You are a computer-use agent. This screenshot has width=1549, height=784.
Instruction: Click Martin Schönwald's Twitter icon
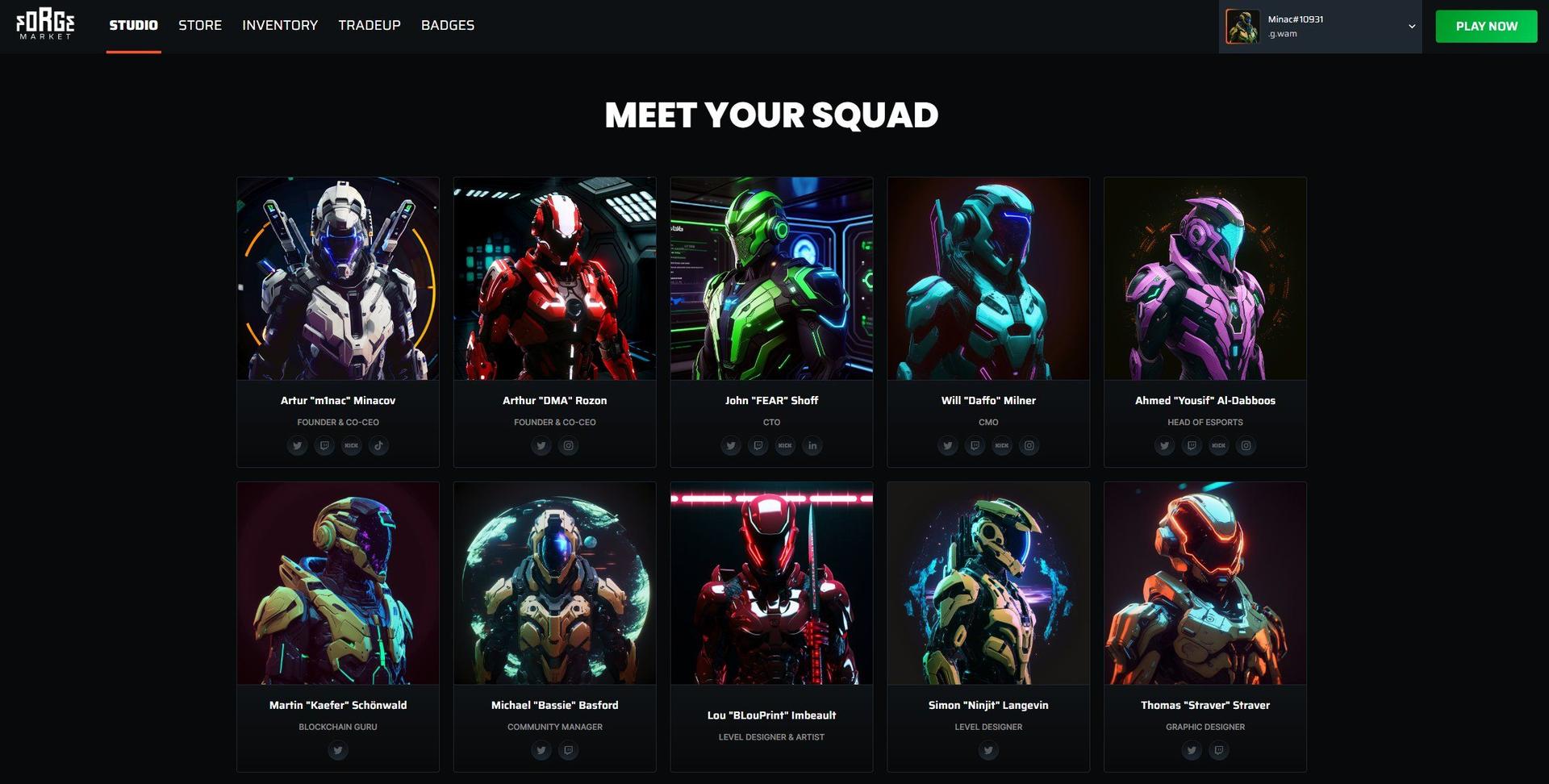(x=338, y=750)
